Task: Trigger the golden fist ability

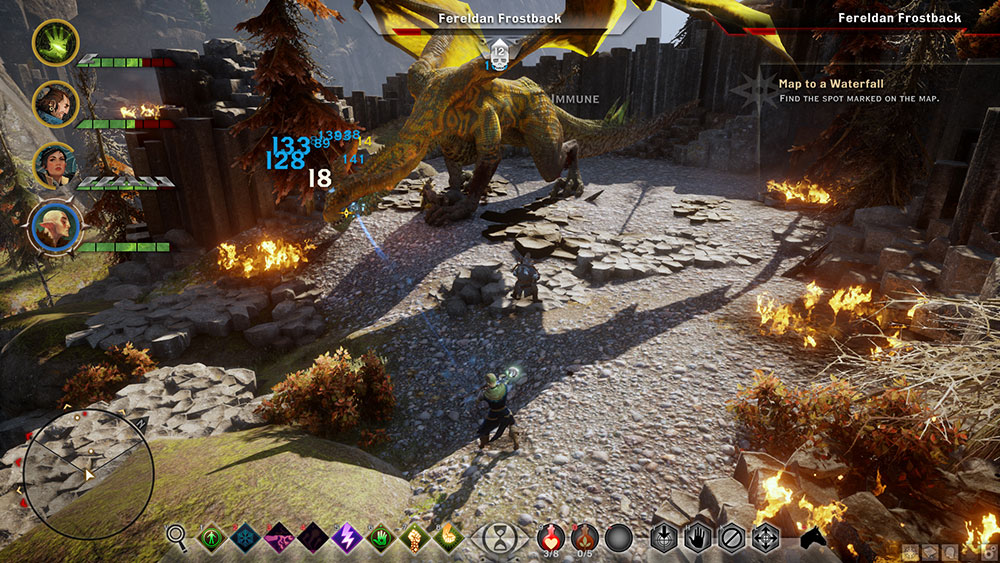Action: click(415, 538)
